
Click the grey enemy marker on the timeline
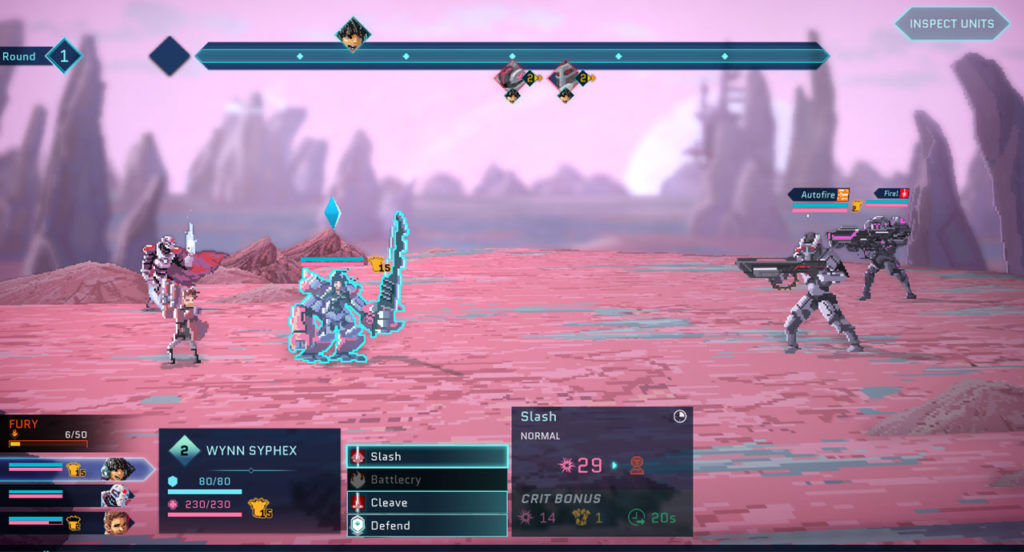513,76
